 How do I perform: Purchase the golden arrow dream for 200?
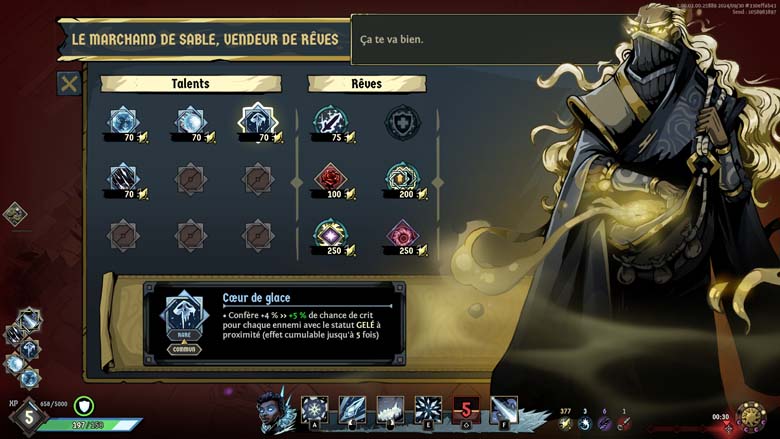pyautogui.click(x=403, y=179)
